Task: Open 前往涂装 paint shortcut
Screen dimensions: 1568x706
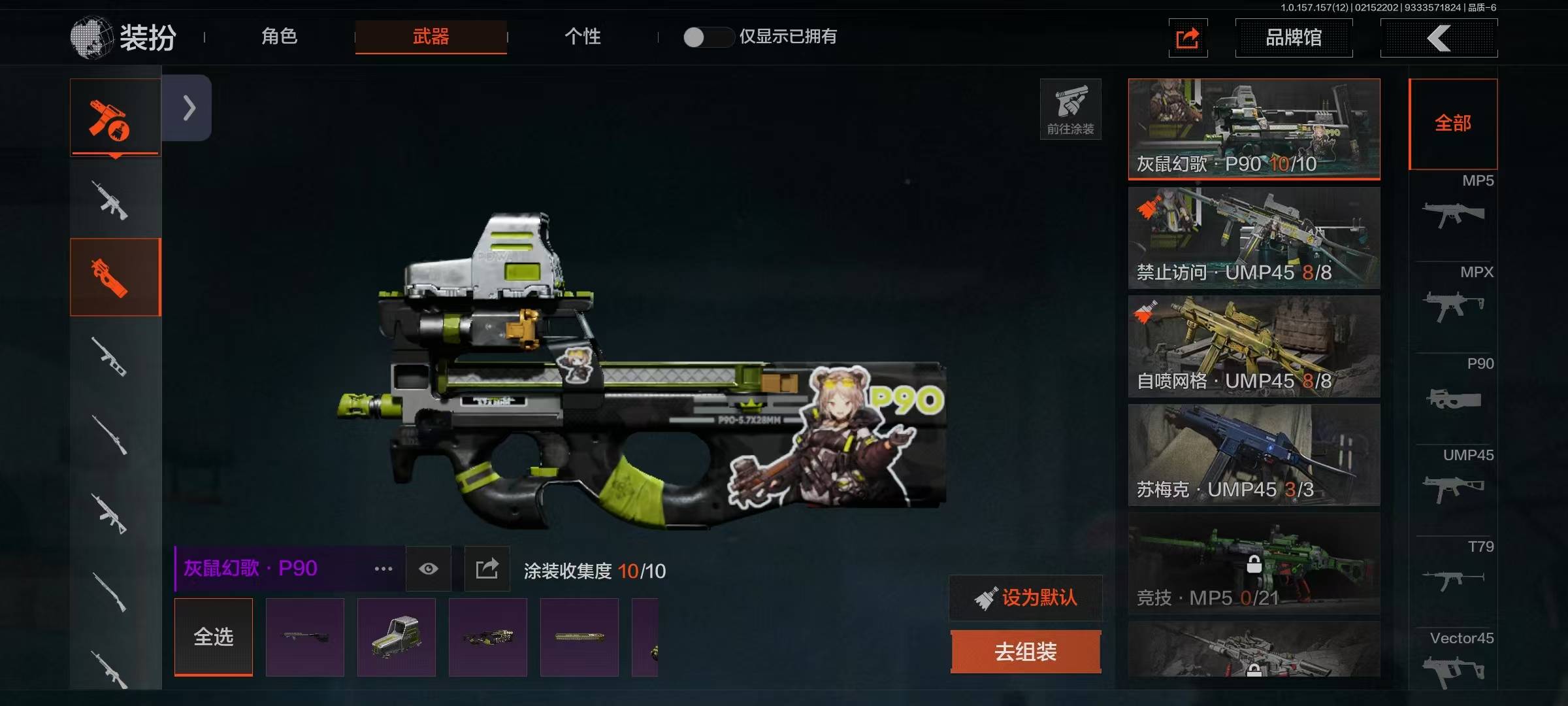Action: click(1070, 109)
